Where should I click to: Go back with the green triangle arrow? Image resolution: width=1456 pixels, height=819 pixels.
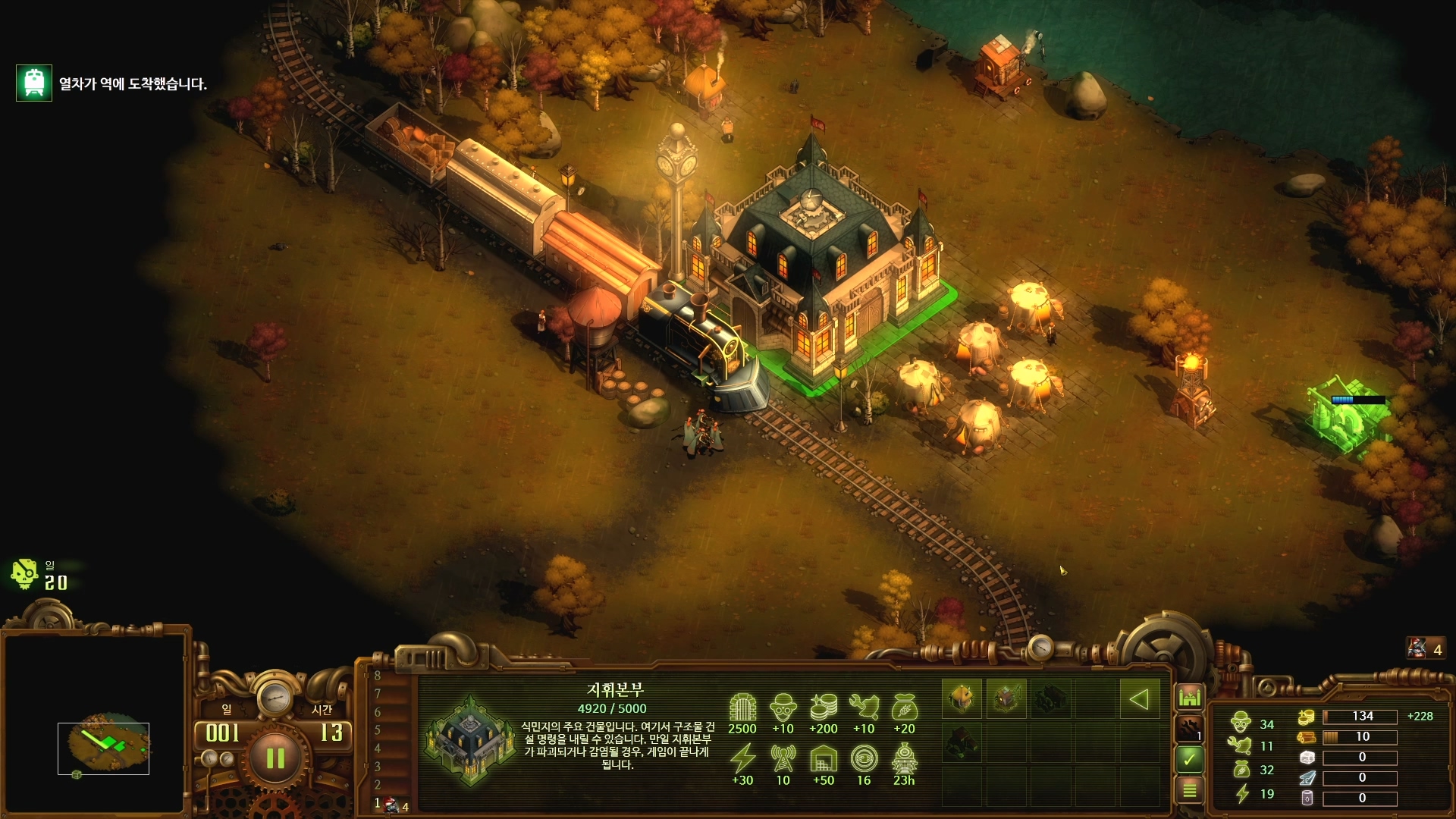point(1139,699)
